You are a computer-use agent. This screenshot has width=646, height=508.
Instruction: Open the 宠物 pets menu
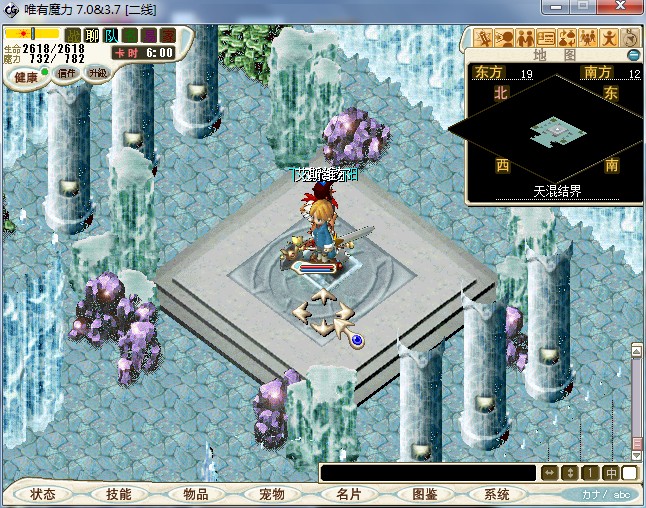[x=271, y=494]
